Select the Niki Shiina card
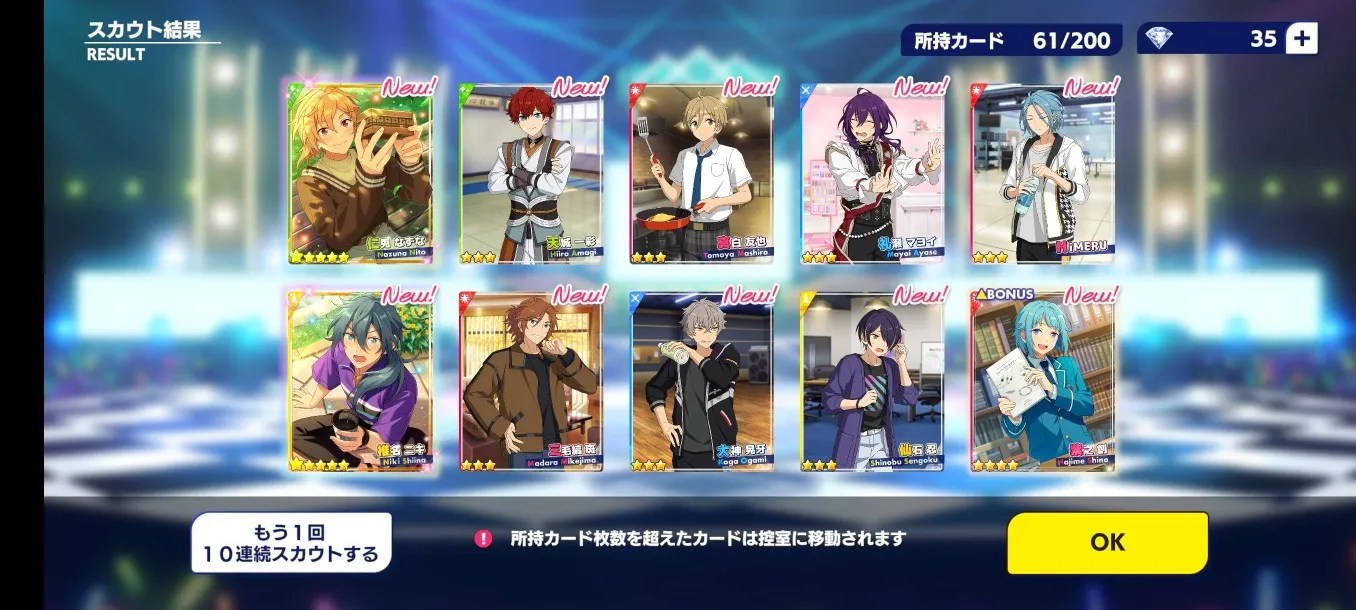The width and height of the screenshot is (1356, 610). point(361,381)
